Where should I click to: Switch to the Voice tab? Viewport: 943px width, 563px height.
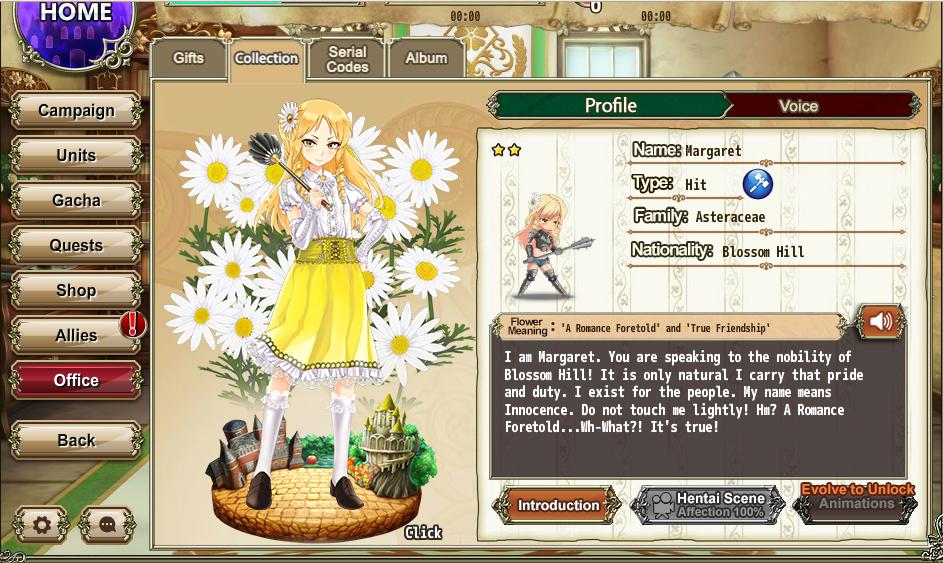pos(798,106)
